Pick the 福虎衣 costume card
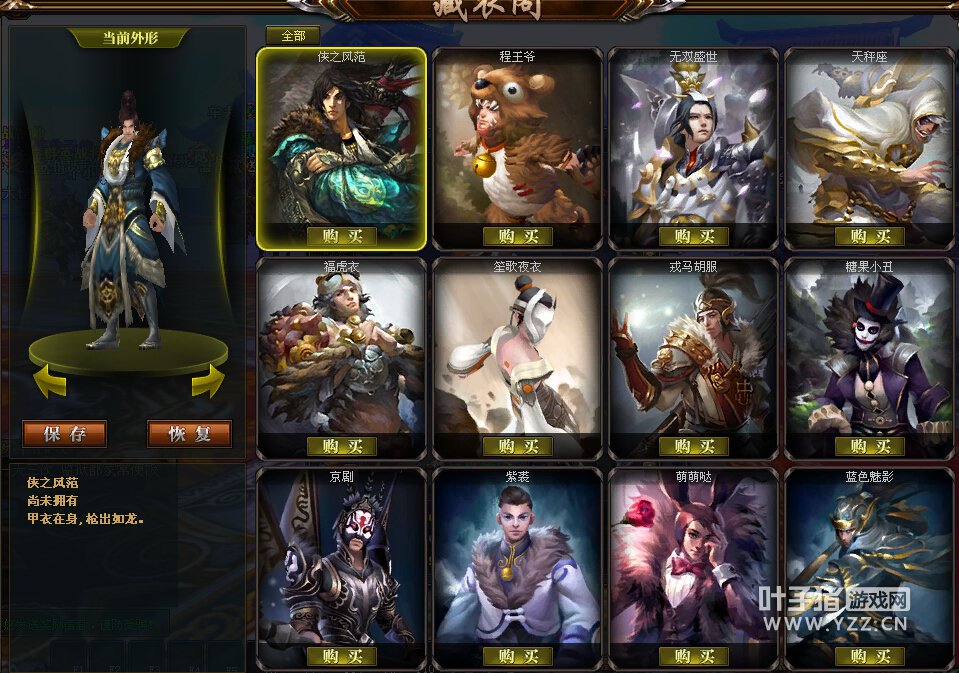The width and height of the screenshot is (959, 673). [341, 350]
